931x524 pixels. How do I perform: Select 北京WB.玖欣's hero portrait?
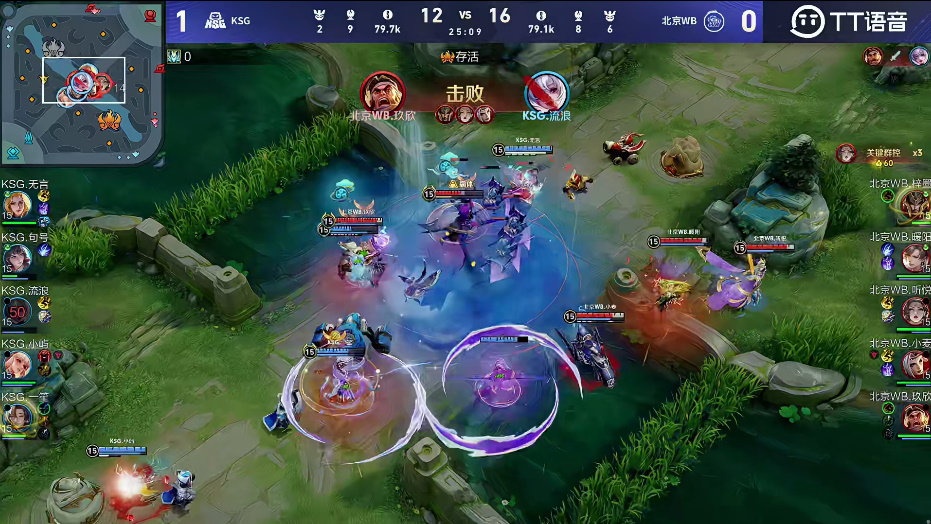tap(913, 417)
